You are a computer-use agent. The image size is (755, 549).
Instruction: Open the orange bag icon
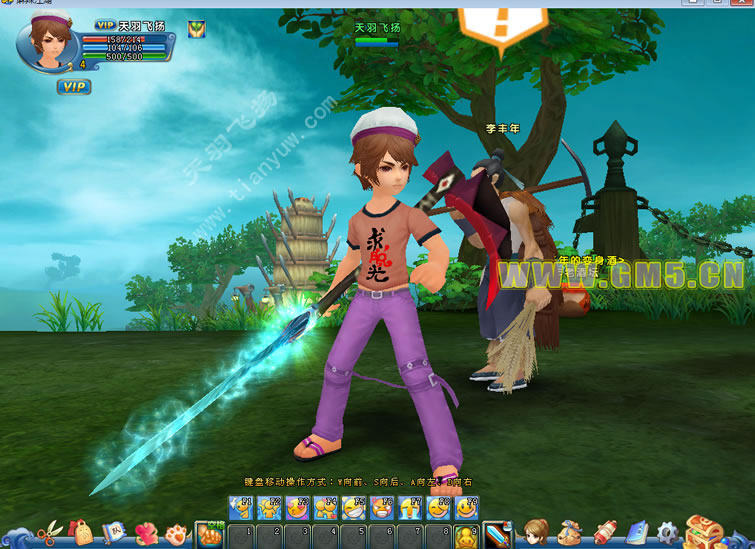pyautogui.click(x=82, y=530)
